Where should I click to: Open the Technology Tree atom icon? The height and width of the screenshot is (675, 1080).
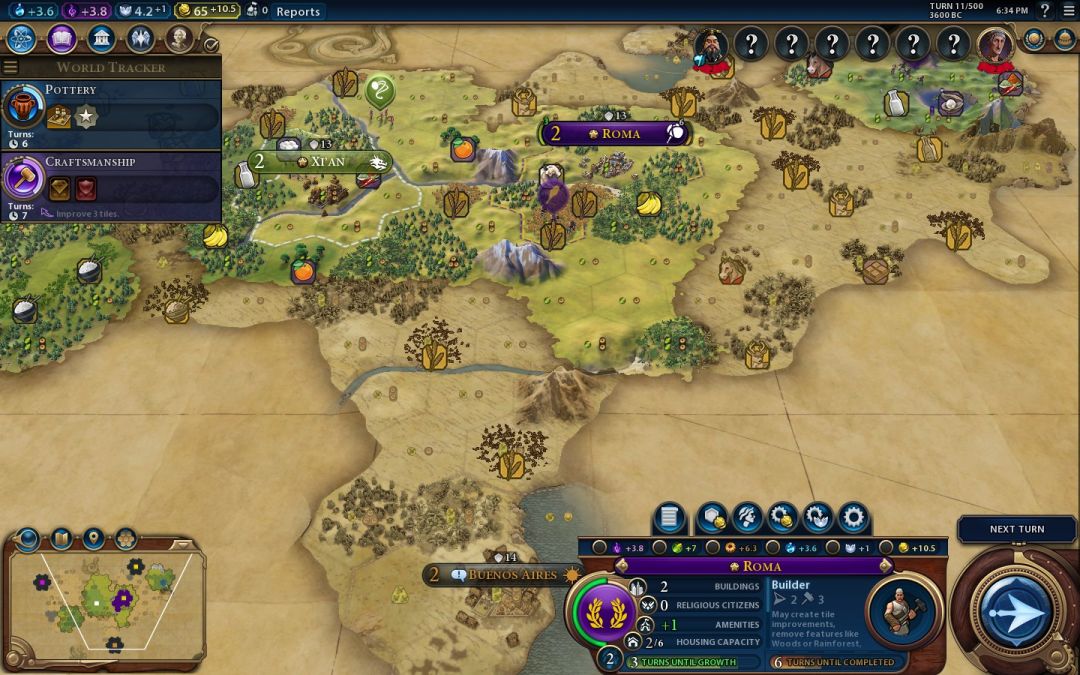click(x=22, y=39)
